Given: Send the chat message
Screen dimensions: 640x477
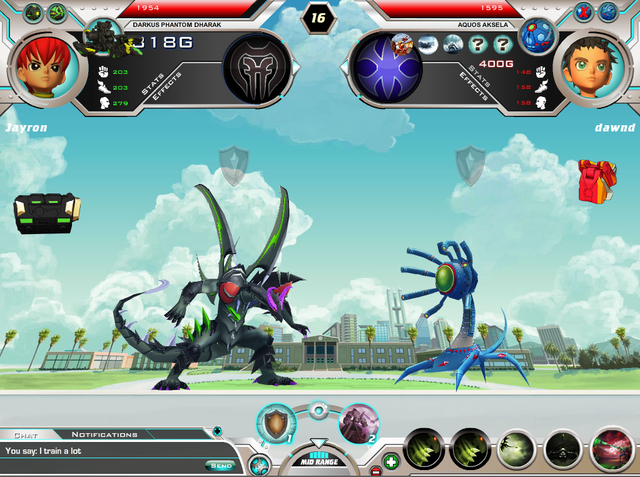Looking at the screenshot, I should point(220,465).
